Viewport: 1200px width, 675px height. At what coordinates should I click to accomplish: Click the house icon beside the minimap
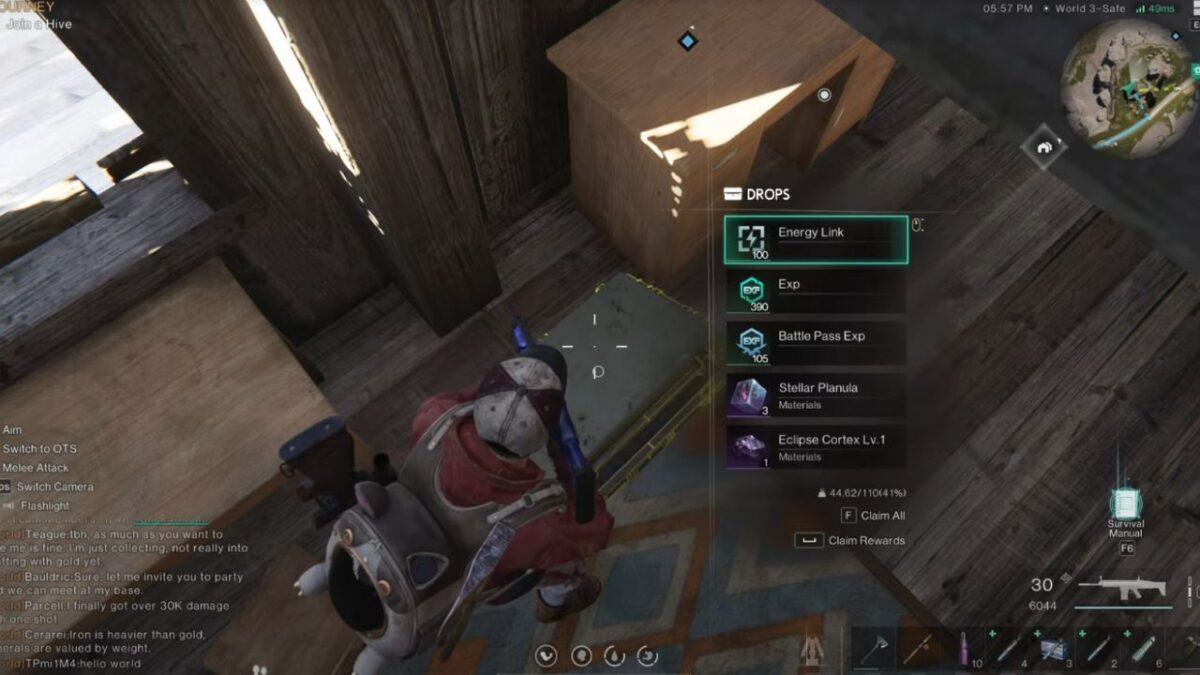(x=1045, y=147)
